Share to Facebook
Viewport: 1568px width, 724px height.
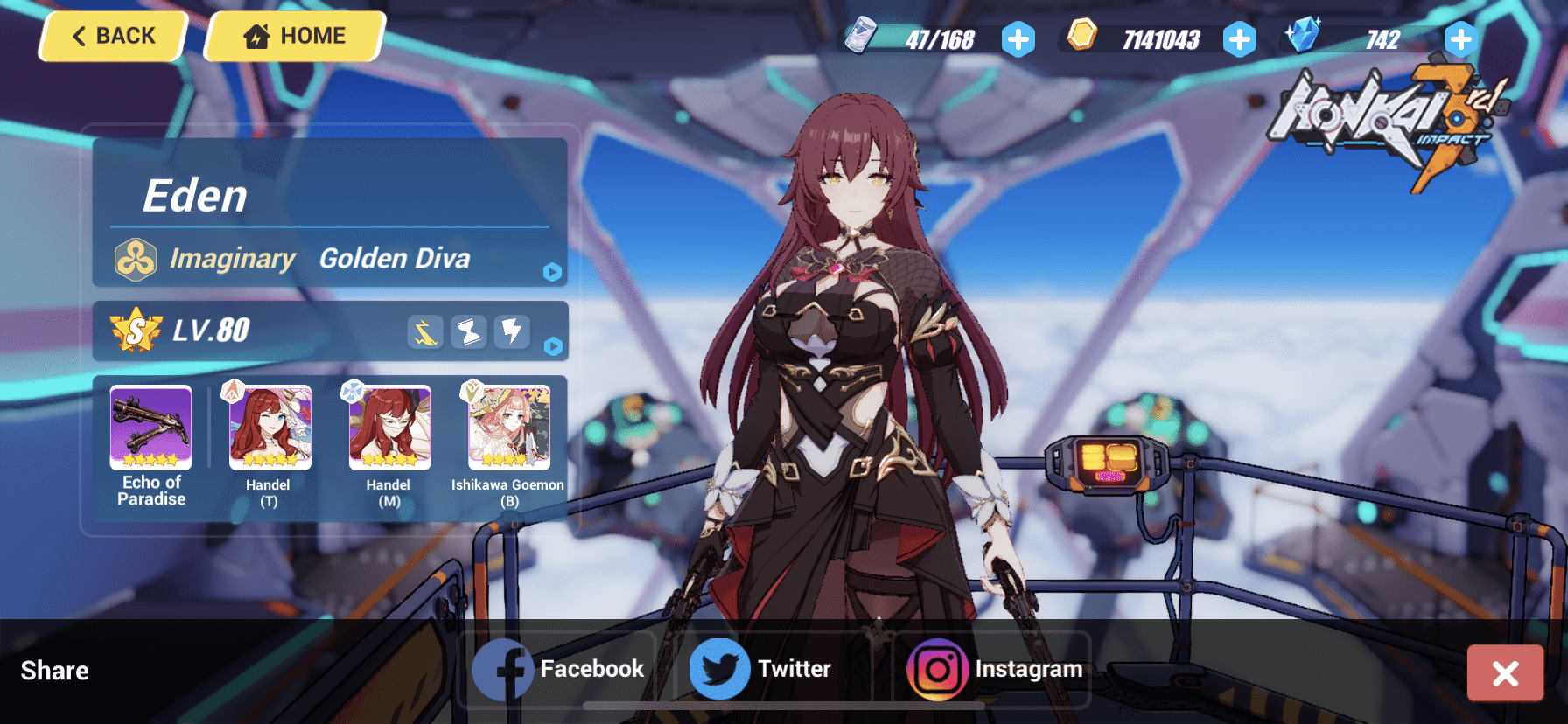[x=558, y=668]
